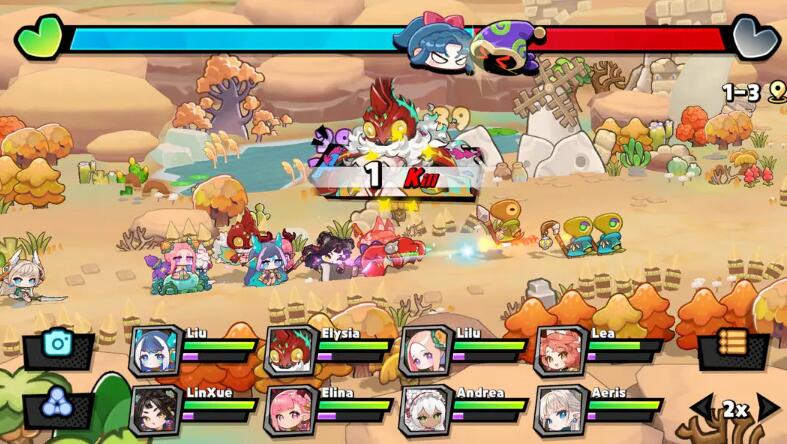Select Elysia's hero portrait
787x444 pixels.
coord(290,351)
